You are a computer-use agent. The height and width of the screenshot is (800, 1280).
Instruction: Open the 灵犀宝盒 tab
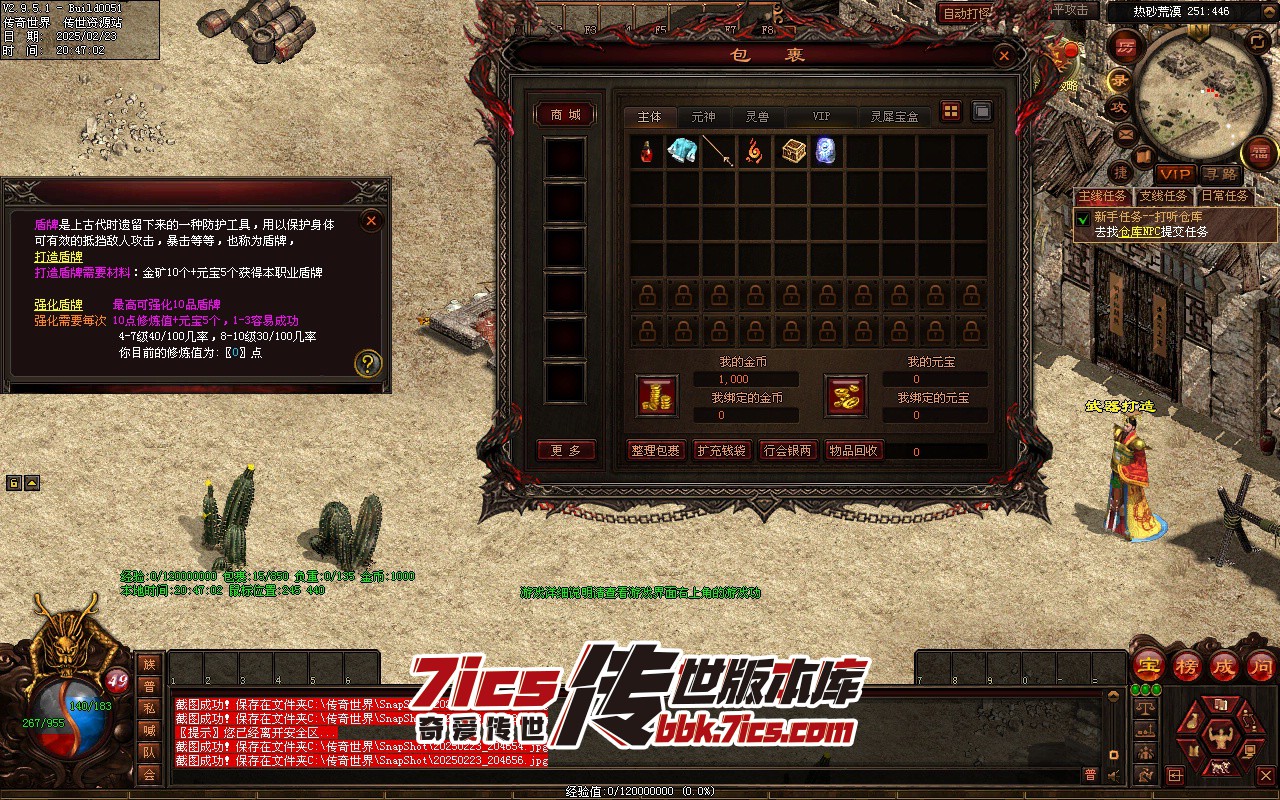tap(893, 117)
